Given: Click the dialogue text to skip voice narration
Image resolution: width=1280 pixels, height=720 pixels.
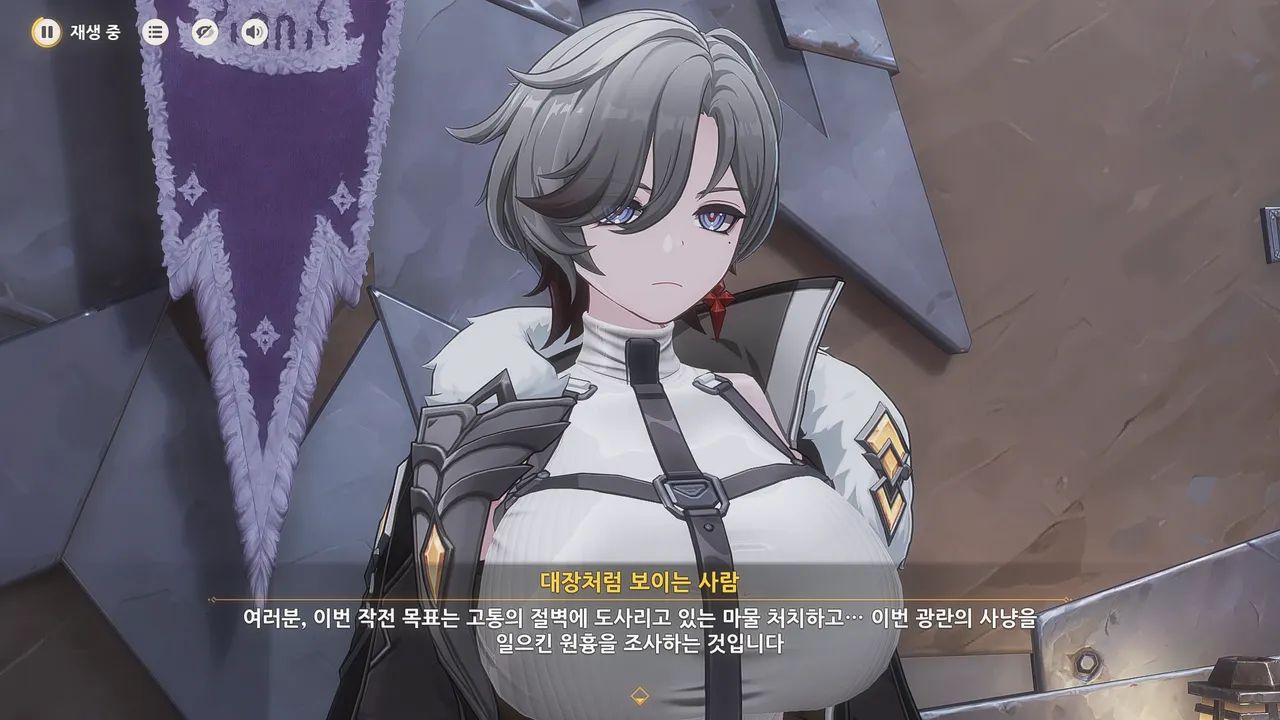Looking at the screenshot, I should [x=639, y=630].
